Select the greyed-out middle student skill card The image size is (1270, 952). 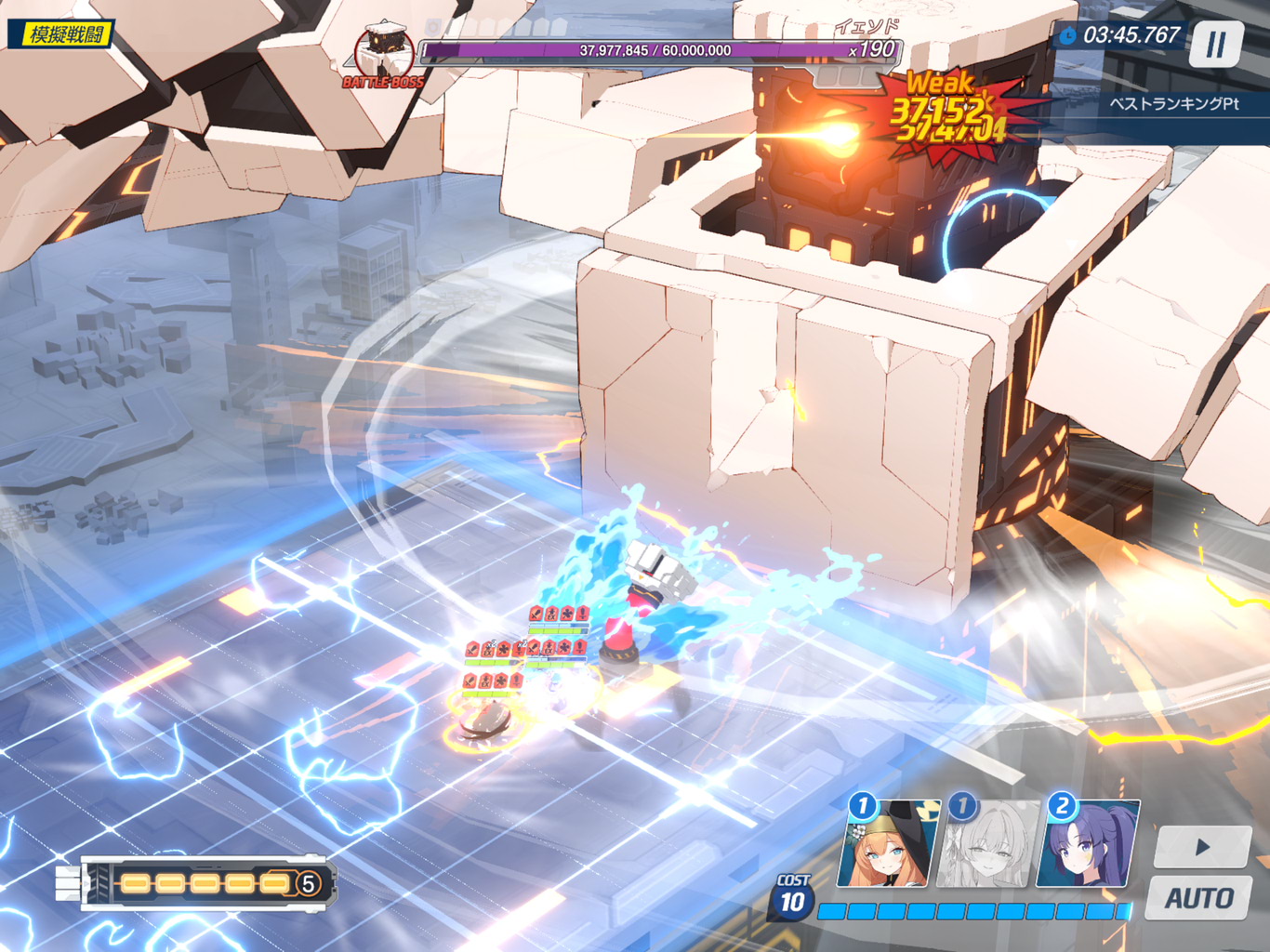pos(988,844)
